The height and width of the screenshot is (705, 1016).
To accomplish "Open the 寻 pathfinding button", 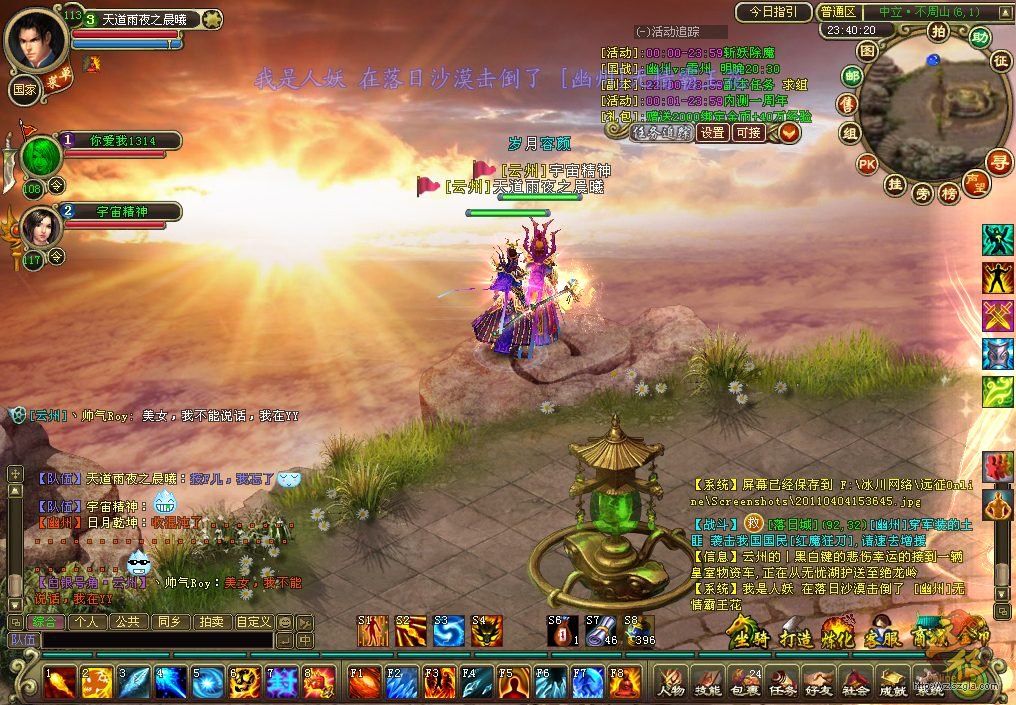I will 997,161.
